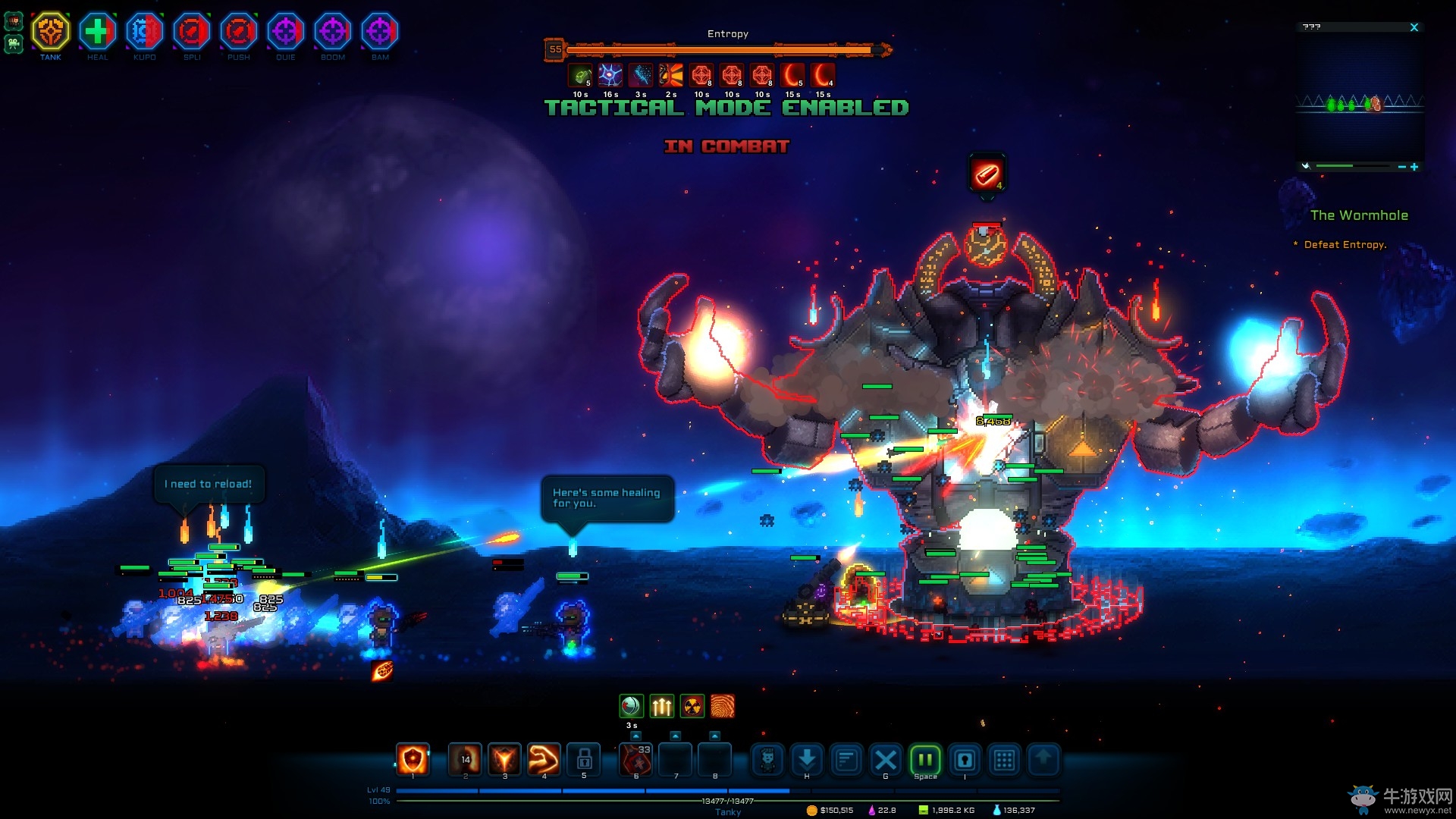The height and width of the screenshot is (819, 1456).
Task: Choose the KUPO squad member icon
Action: tap(144, 32)
